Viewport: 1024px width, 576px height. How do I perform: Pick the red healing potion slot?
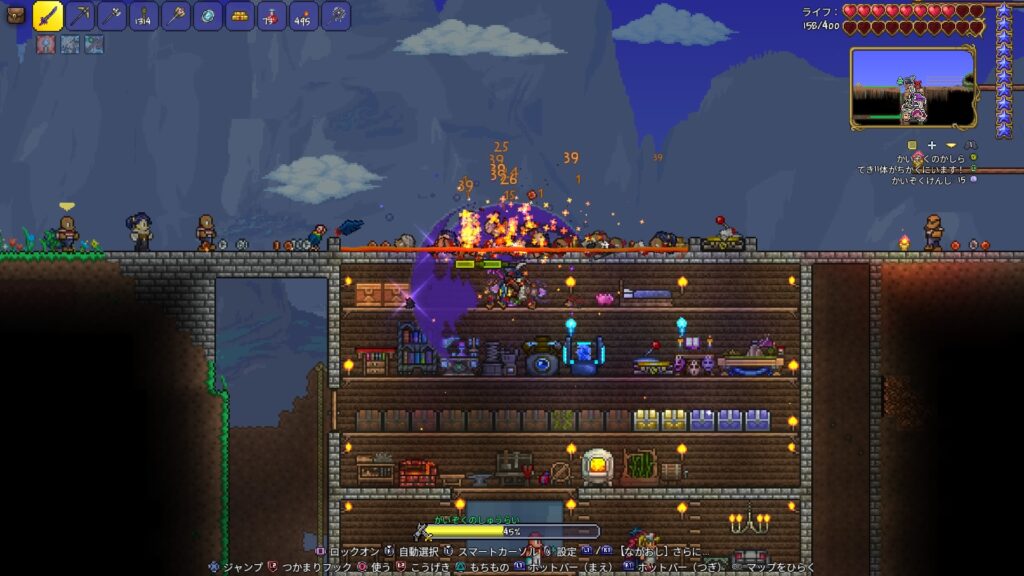point(272,15)
